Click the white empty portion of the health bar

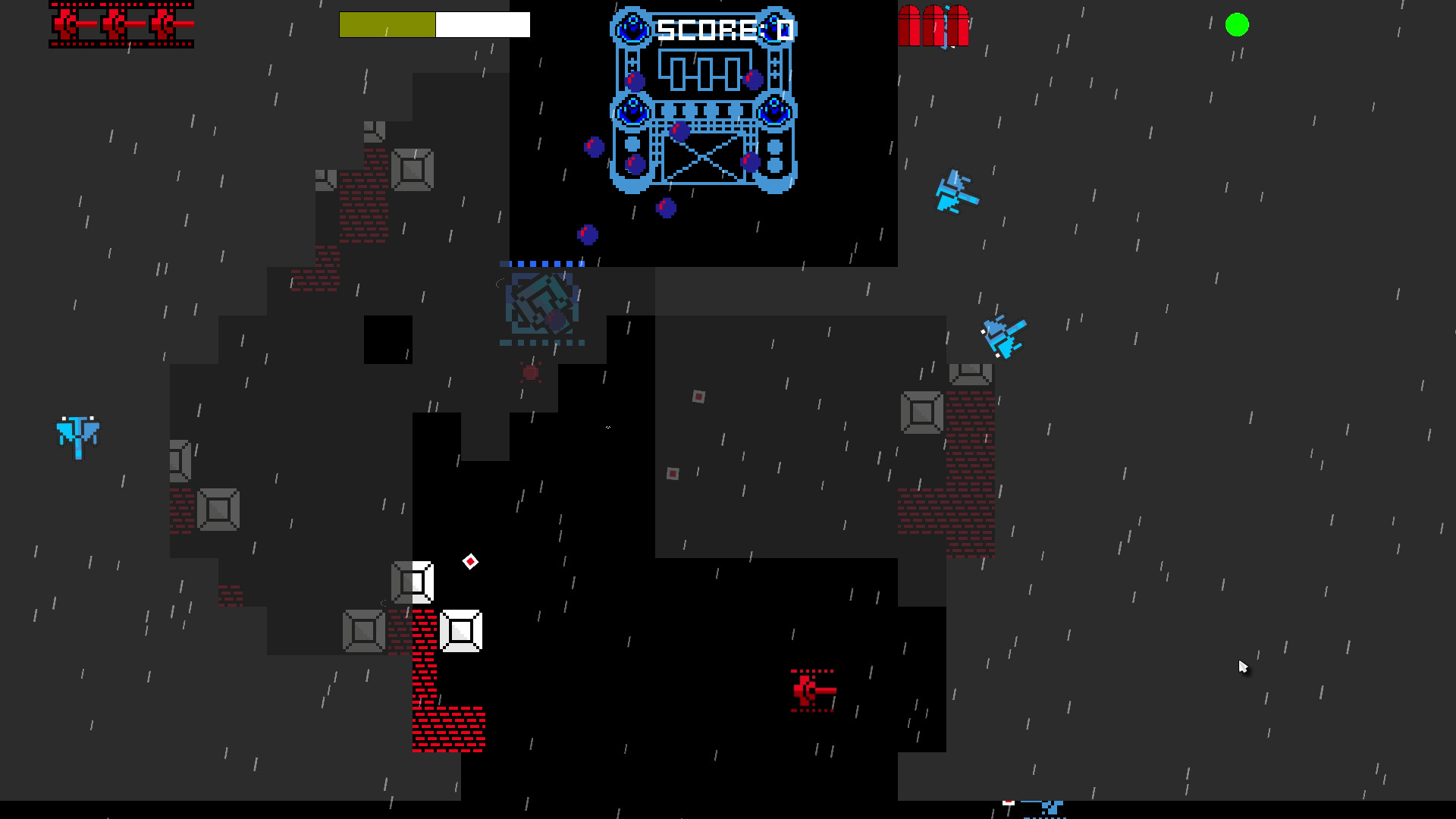482,24
